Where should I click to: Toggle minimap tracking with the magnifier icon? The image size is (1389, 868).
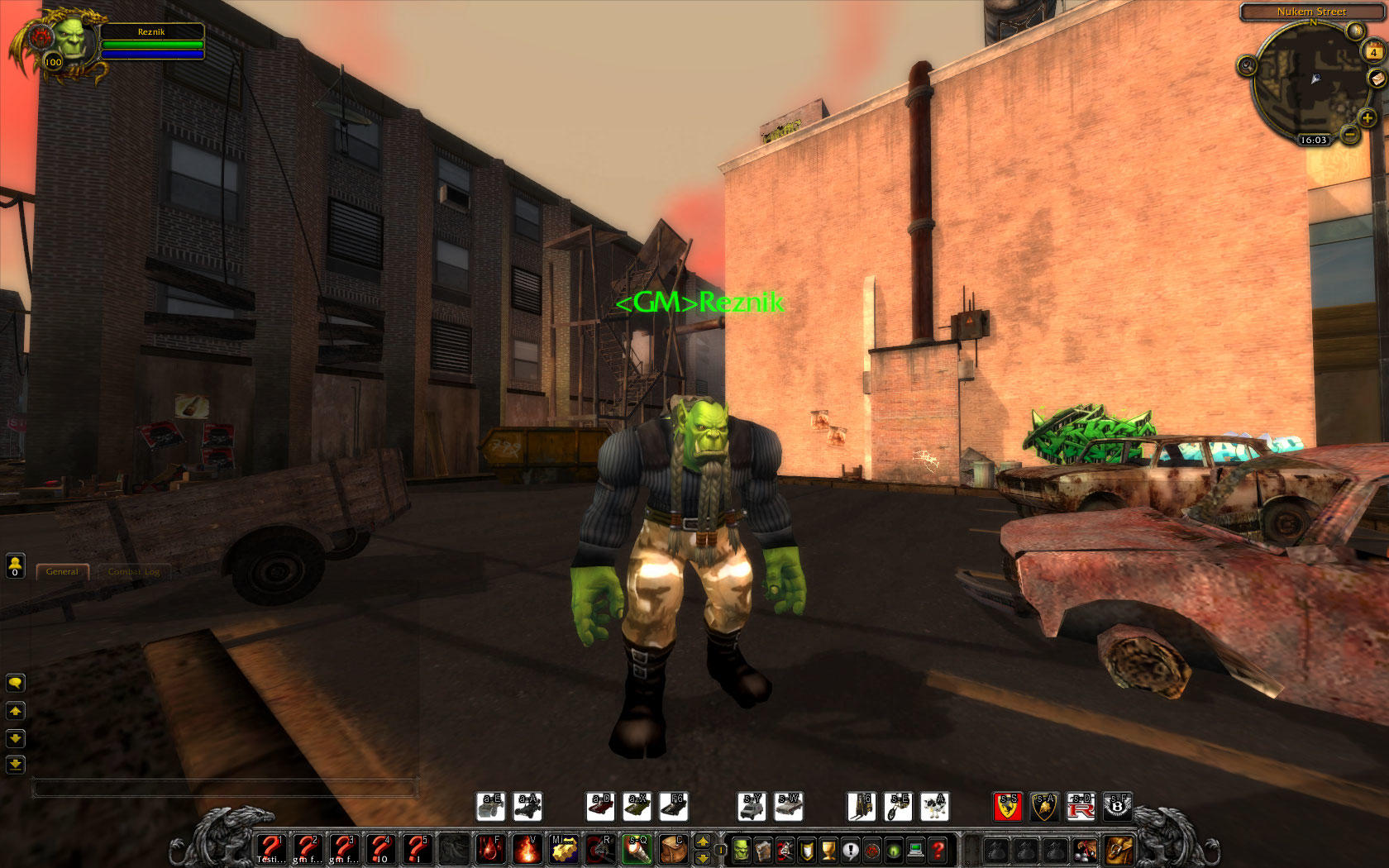1248,66
